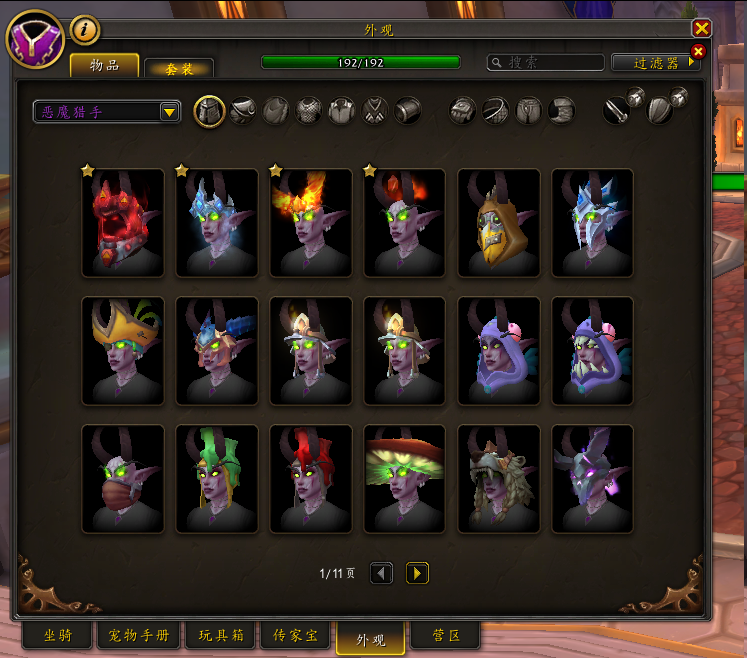Select the 物品 items tab
The image size is (747, 658).
pyautogui.click(x=104, y=65)
